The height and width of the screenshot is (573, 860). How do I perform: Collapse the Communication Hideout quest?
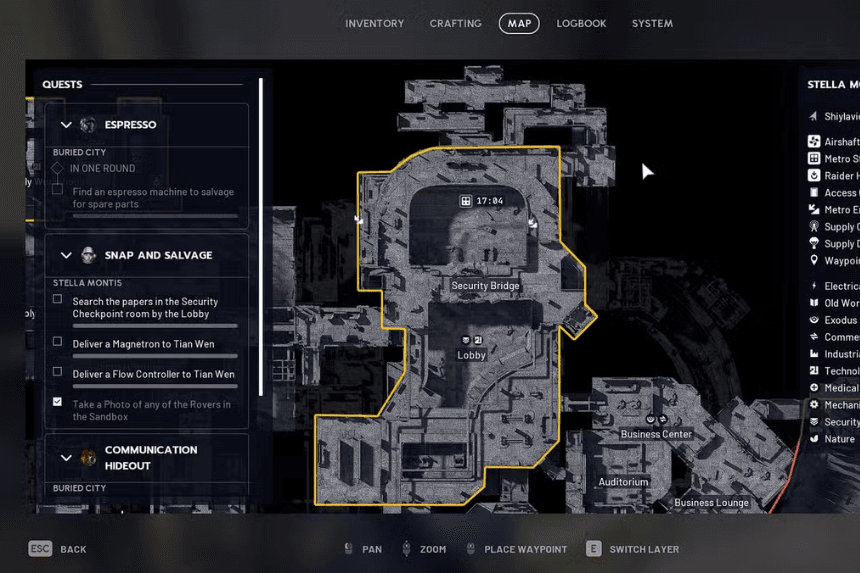click(x=67, y=457)
